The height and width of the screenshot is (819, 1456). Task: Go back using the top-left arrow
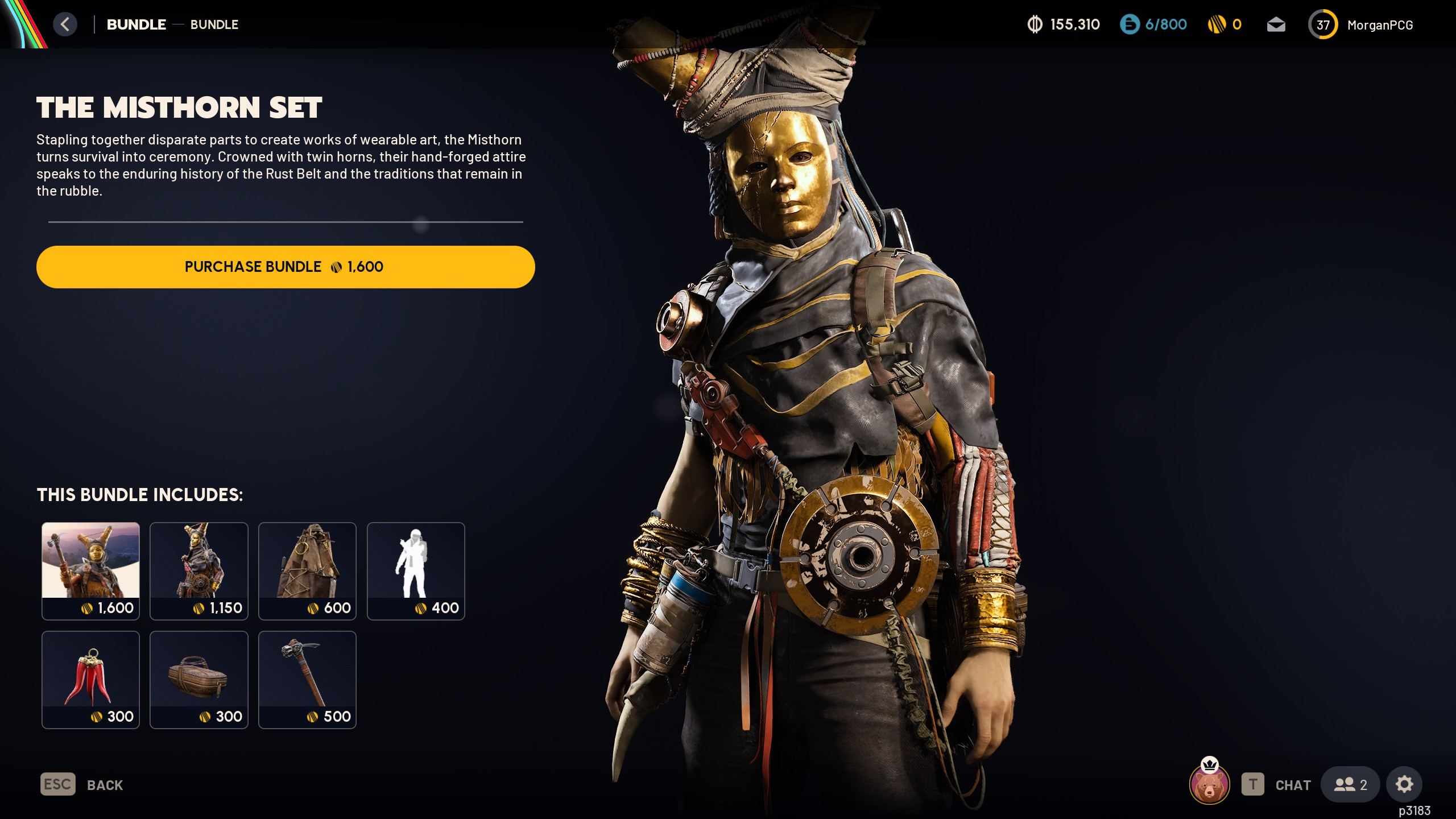coord(65,24)
